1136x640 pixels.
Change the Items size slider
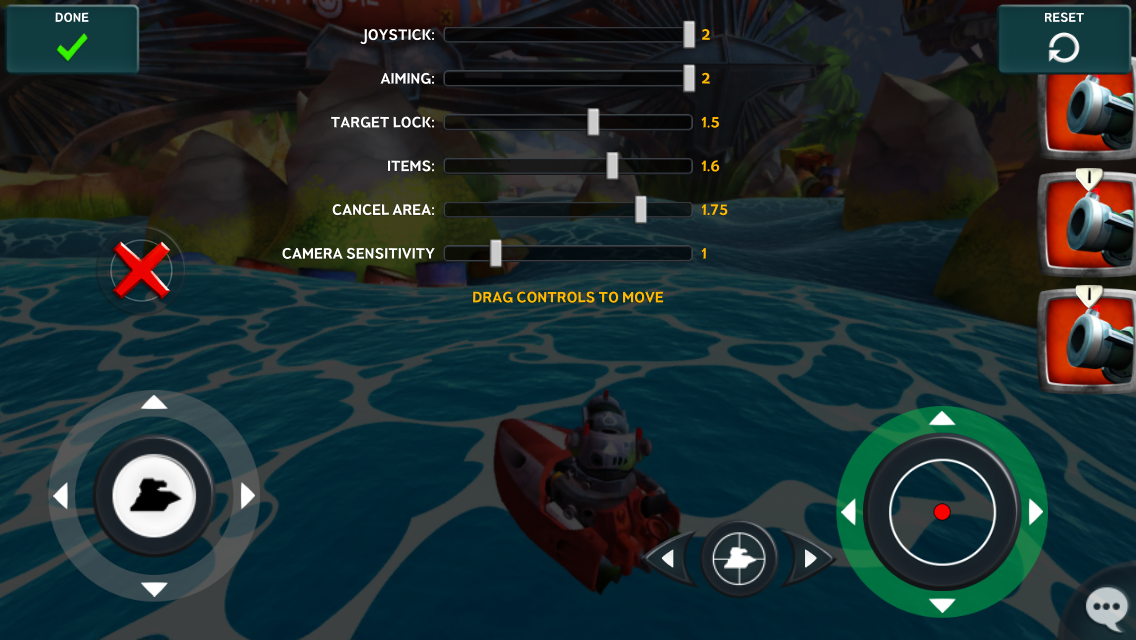[x=612, y=166]
